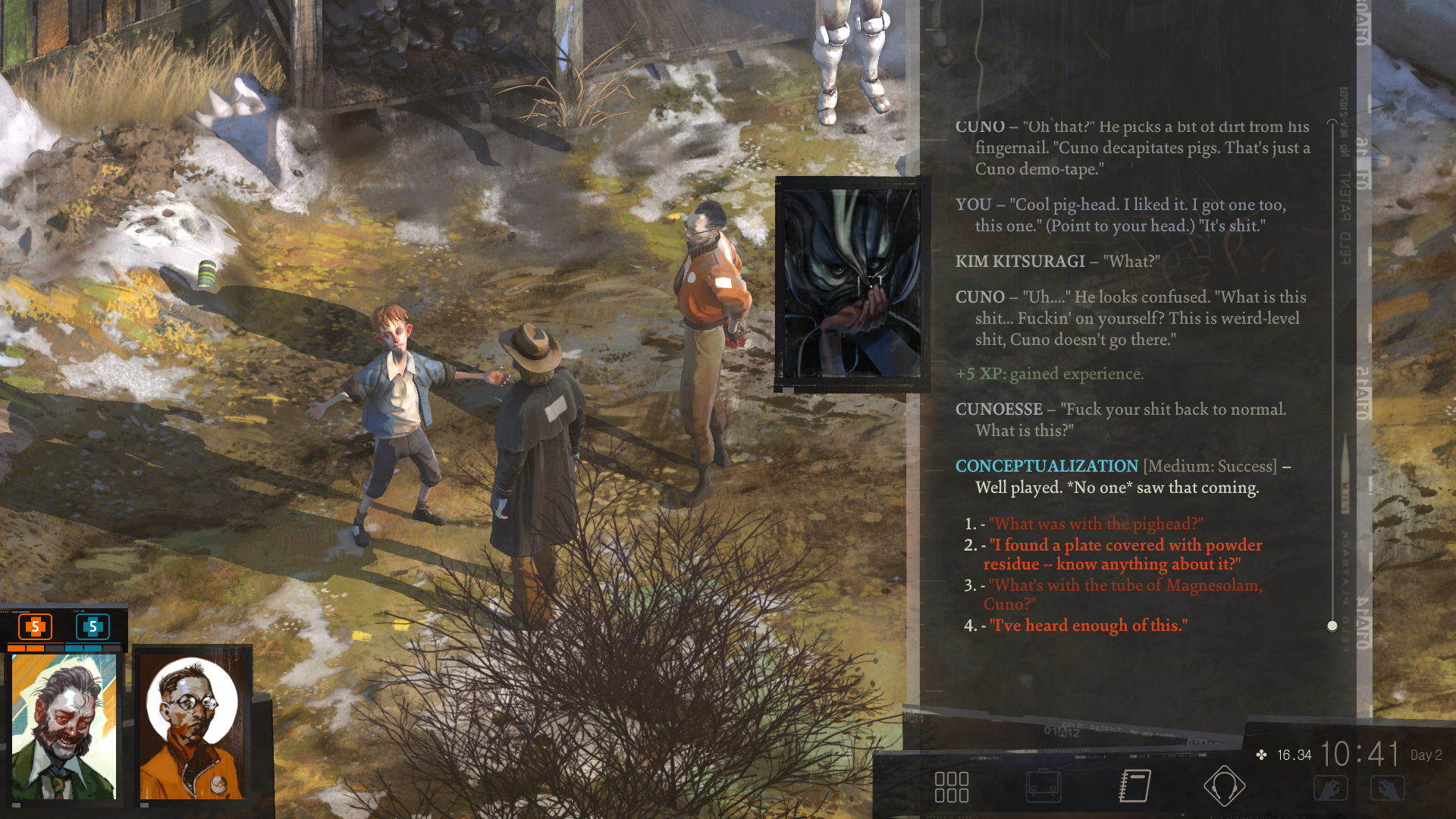This screenshot has width=1456, height=819.
Task: Open the Thought Cabinet head icon
Action: point(1224,786)
